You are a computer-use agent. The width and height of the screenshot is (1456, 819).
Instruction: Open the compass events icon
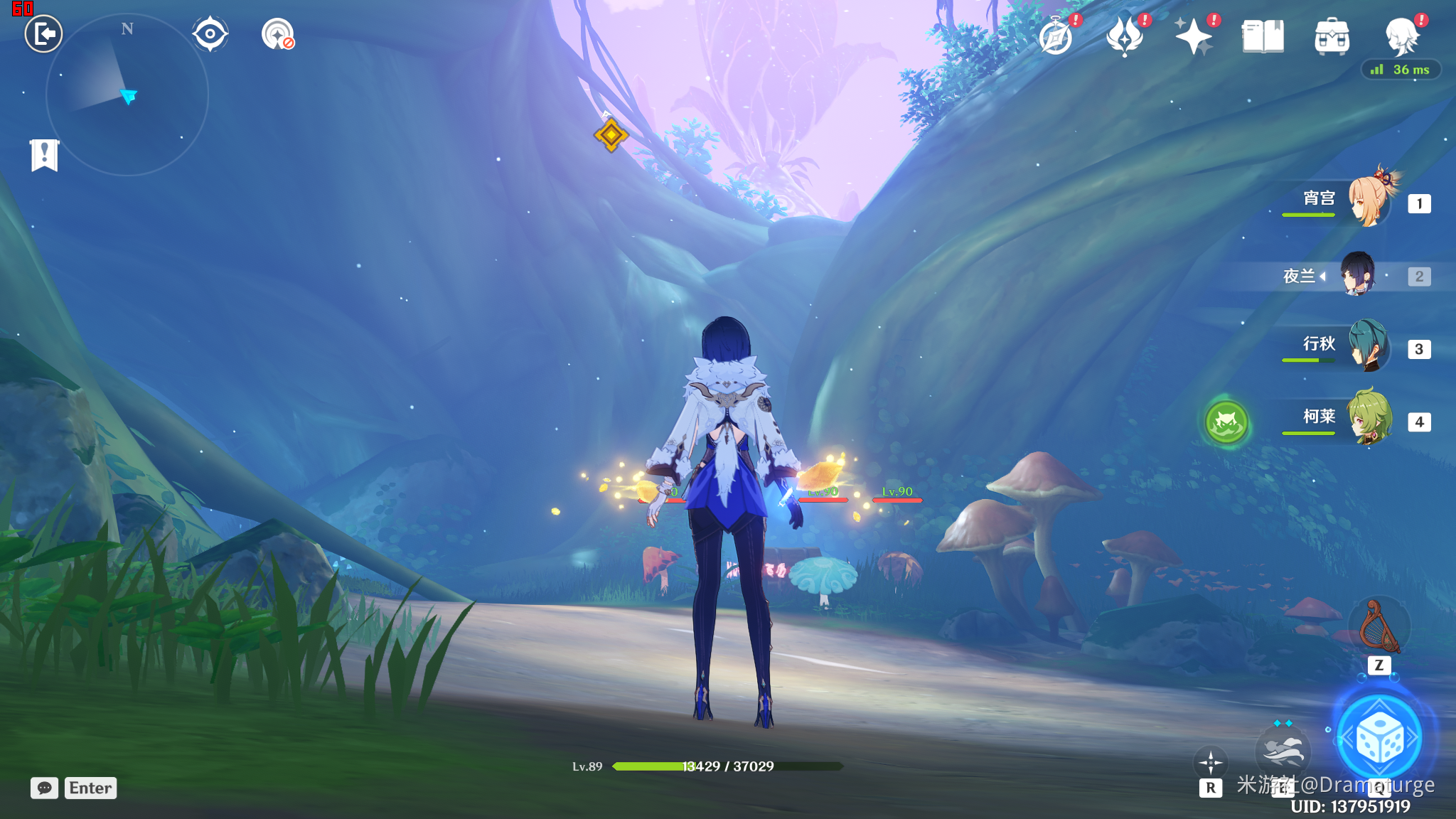pyautogui.click(x=1056, y=37)
